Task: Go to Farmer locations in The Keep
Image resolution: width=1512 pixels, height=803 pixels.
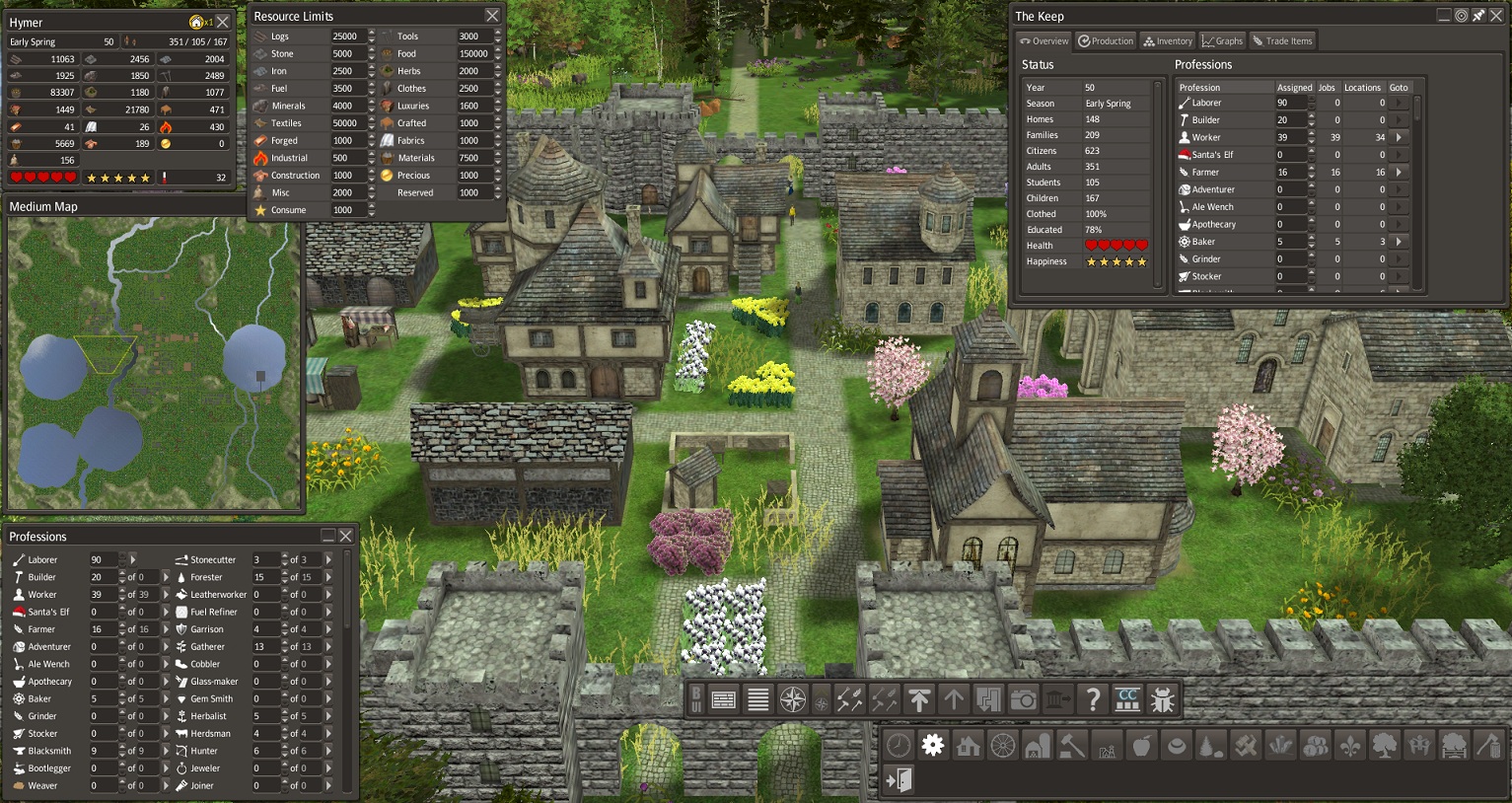Action: (1400, 173)
